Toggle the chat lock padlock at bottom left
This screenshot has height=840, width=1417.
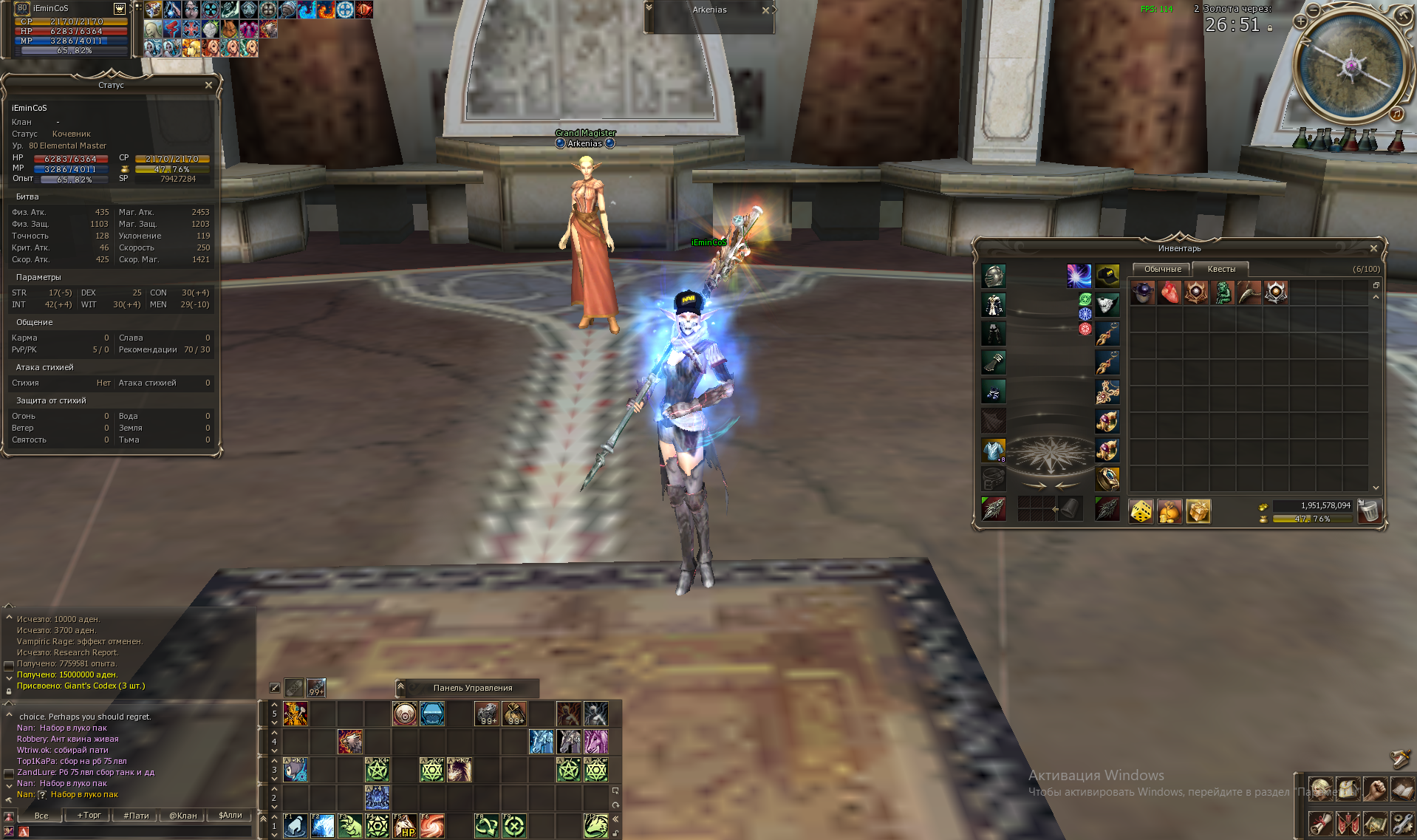(x=9, y=692)
